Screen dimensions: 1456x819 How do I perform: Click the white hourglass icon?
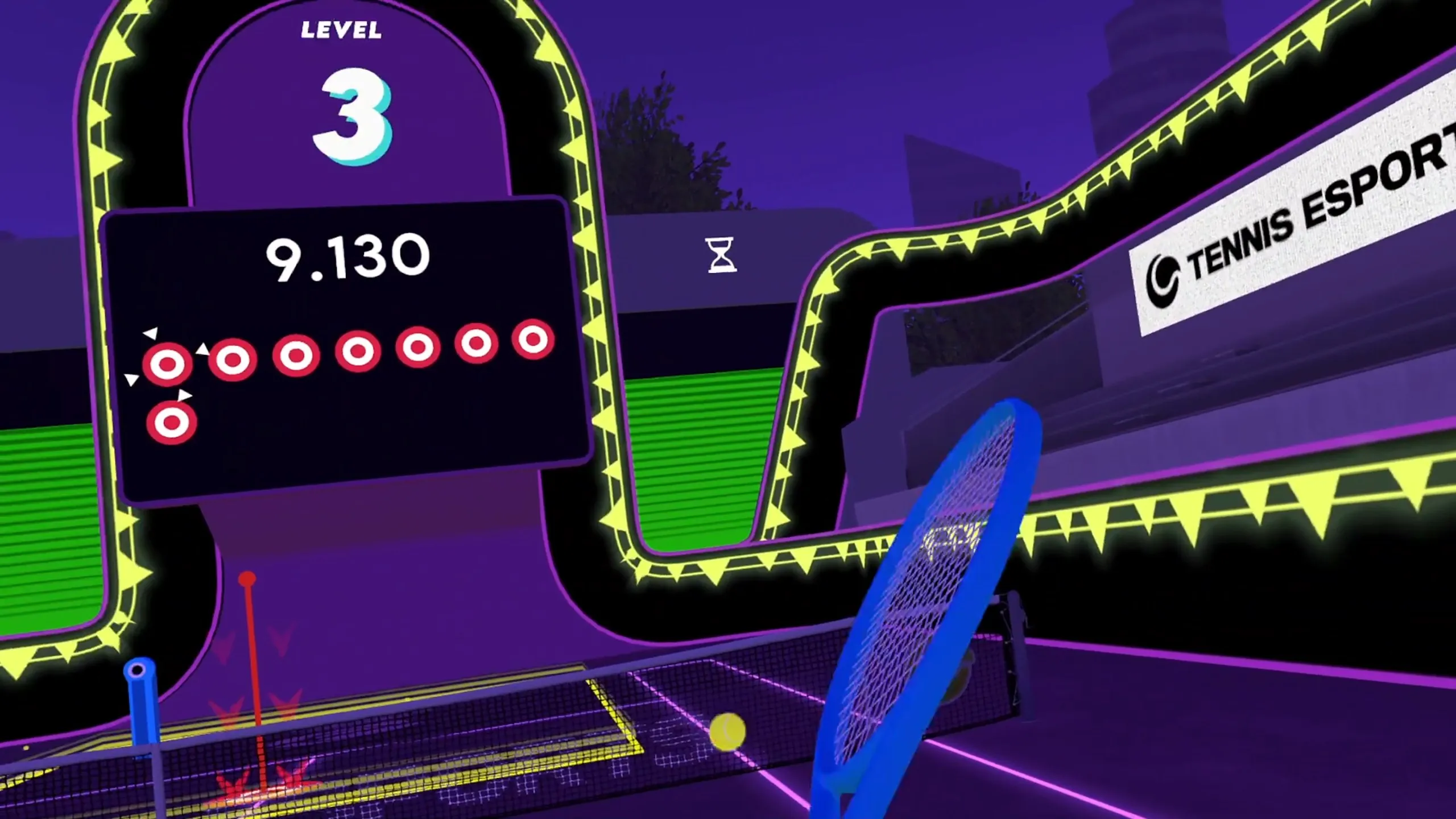click(x=721, y=255)
